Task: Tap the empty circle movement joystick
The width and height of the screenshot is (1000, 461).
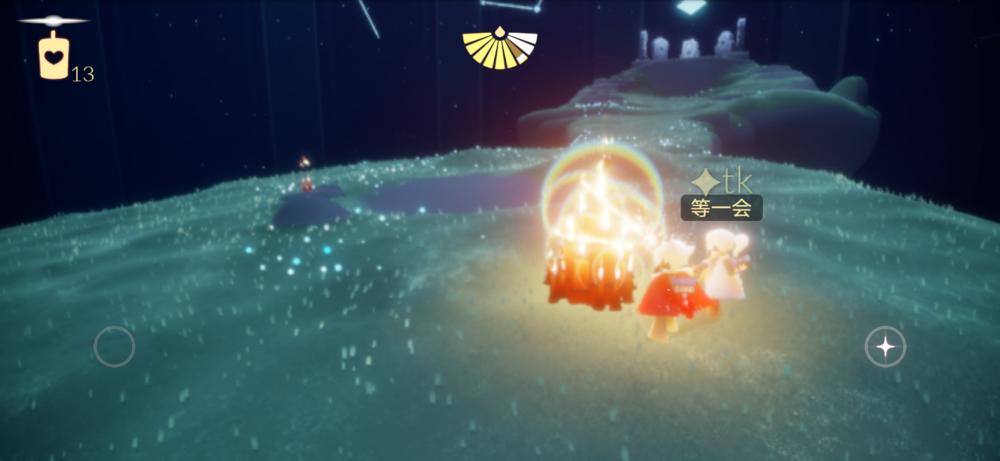Action: point(114,347)
